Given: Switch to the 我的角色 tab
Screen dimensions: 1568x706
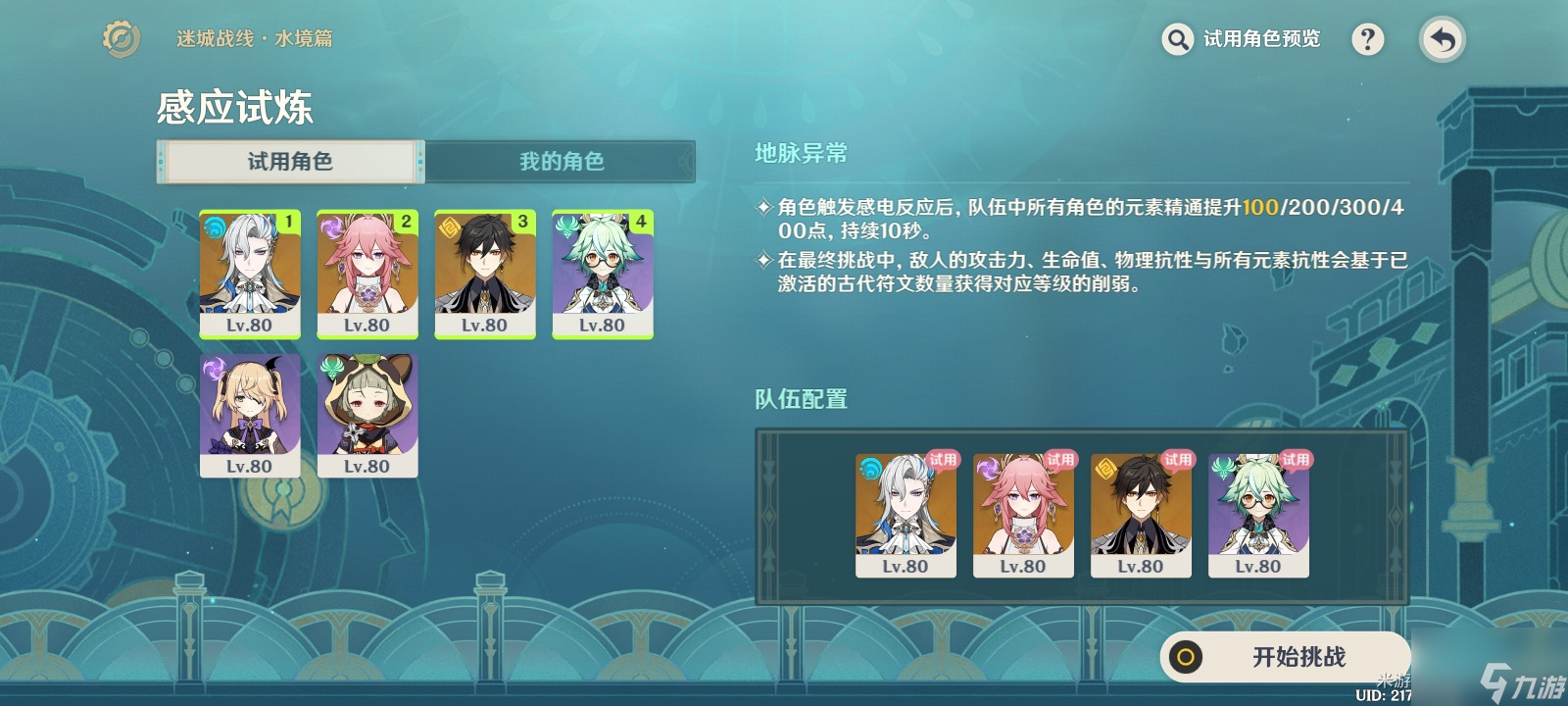Looking at the screenshot, I should [563, 162].
